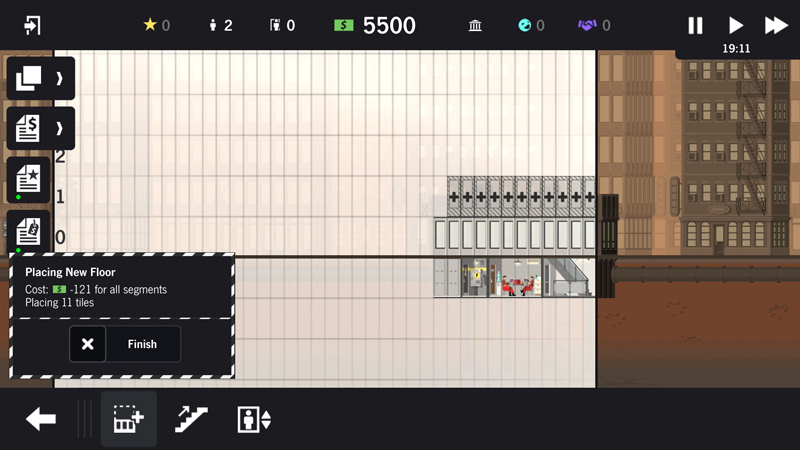Open the price tag document
Screen dimensions: 800x450
(x=28, y=232)
